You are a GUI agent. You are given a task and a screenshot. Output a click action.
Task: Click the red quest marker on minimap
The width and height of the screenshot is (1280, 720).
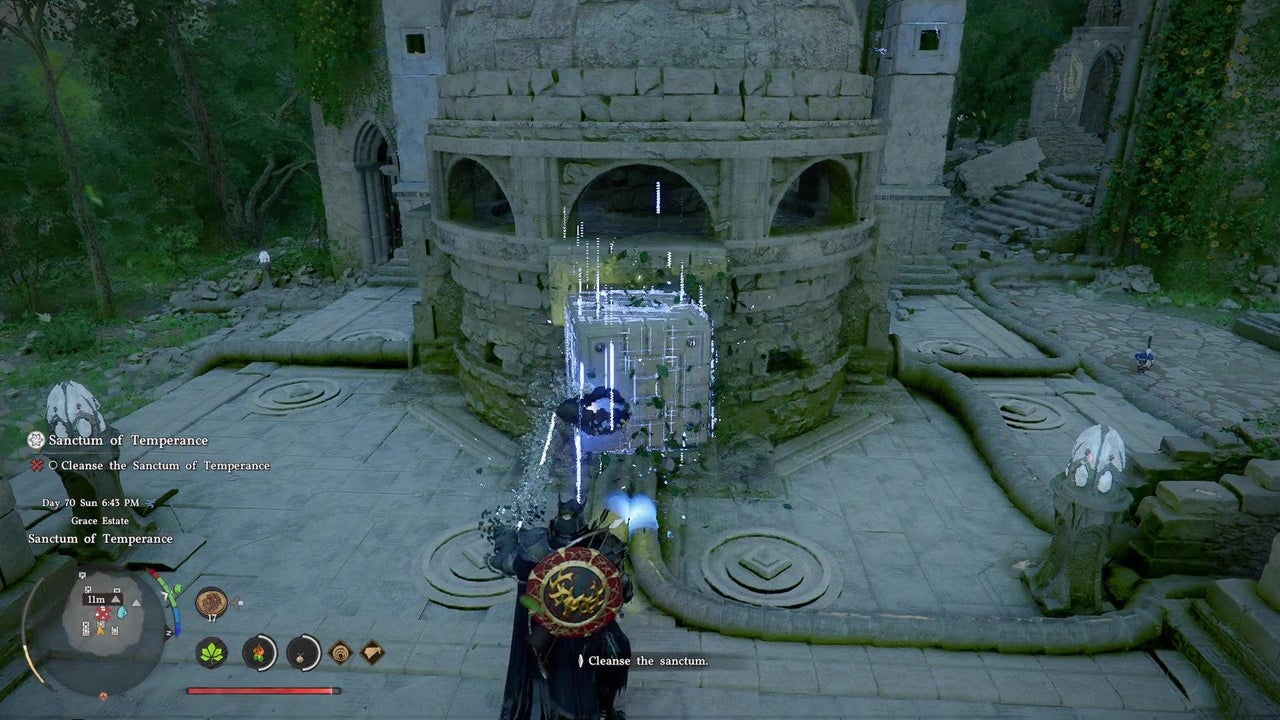pyautogui.click(x=102, y=612)
